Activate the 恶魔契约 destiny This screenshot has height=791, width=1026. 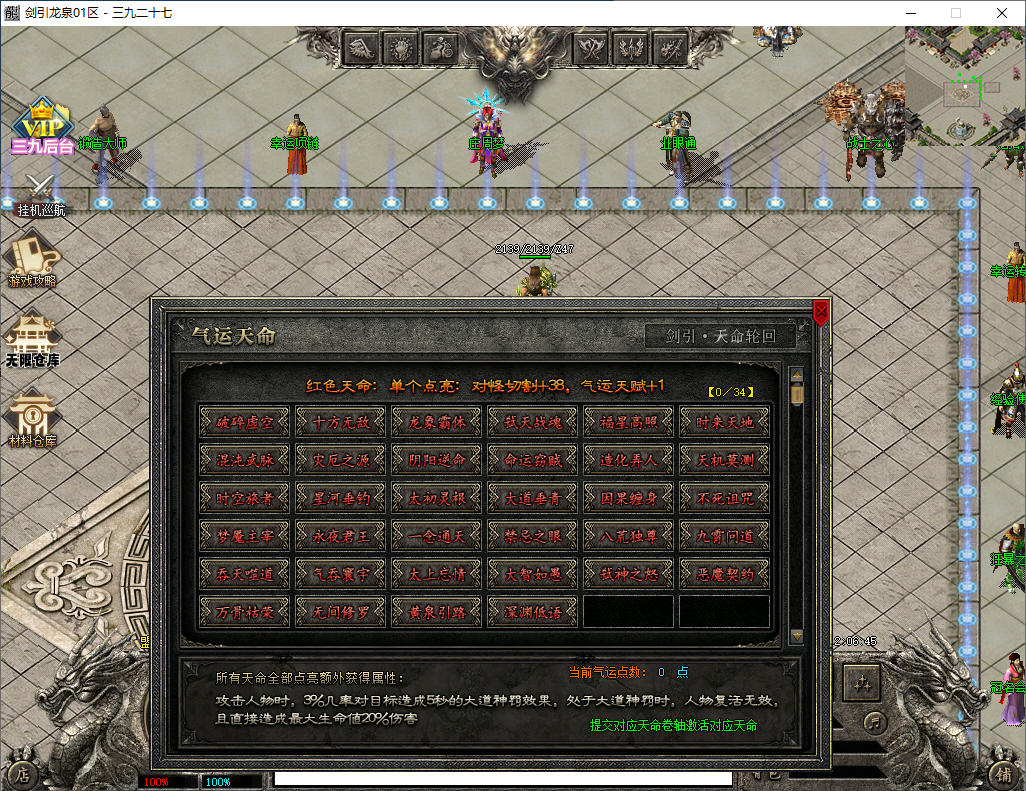click(x=725, y=574)
